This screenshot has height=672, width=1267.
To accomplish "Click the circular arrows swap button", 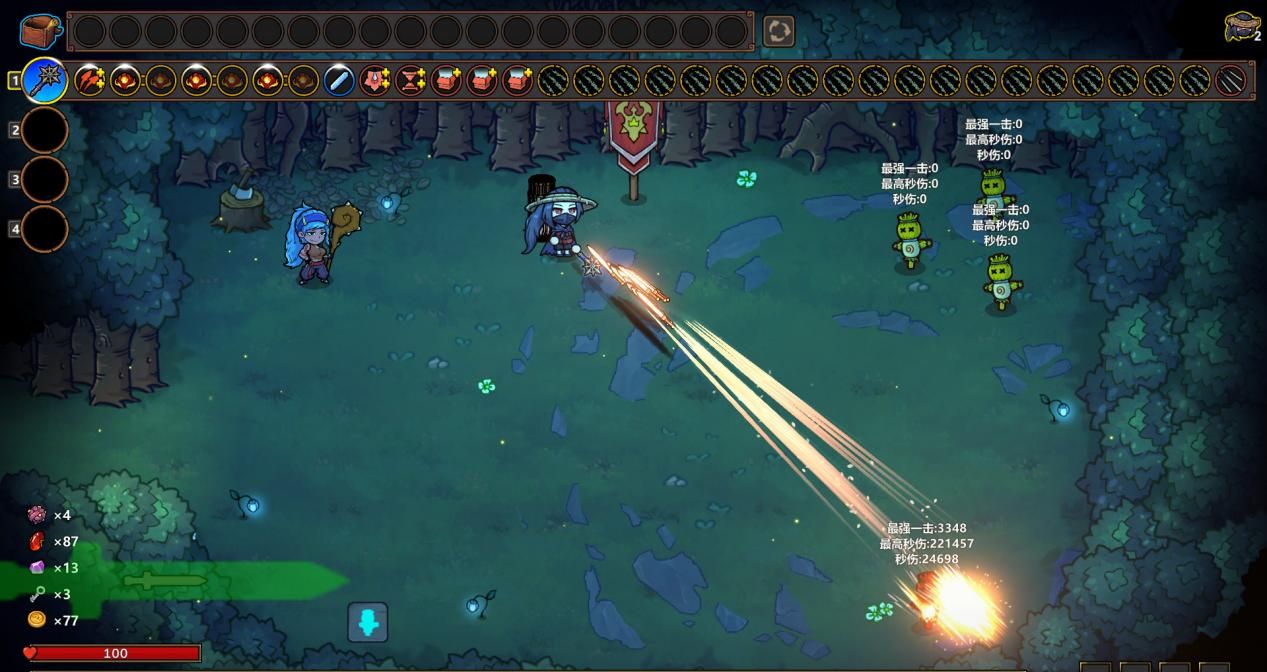I will click(x=778, y=31).
